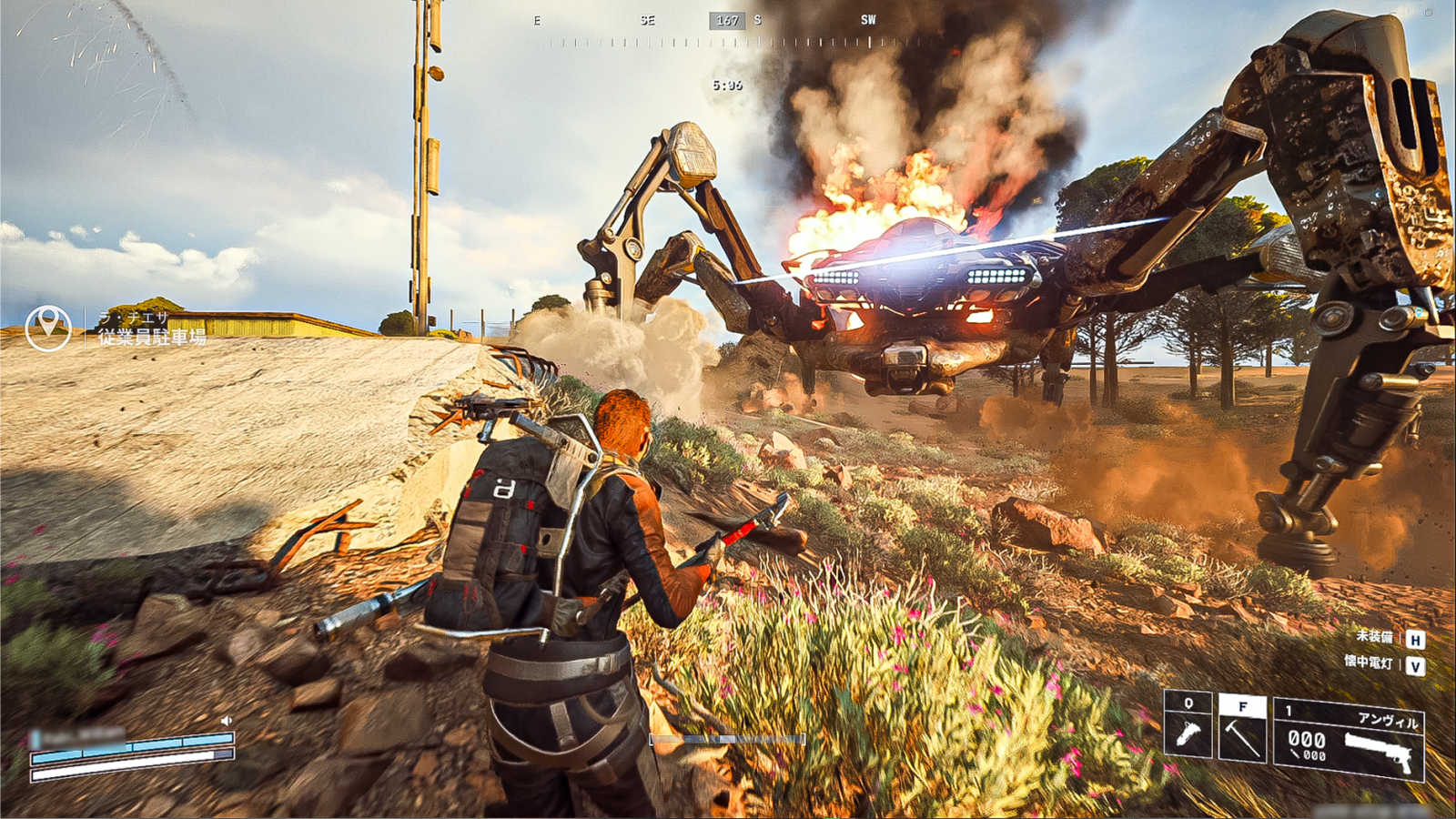Select the Anvil revolver weapon slot
The width and height of the screenshot is (1456, 819).
(1349, 739)
